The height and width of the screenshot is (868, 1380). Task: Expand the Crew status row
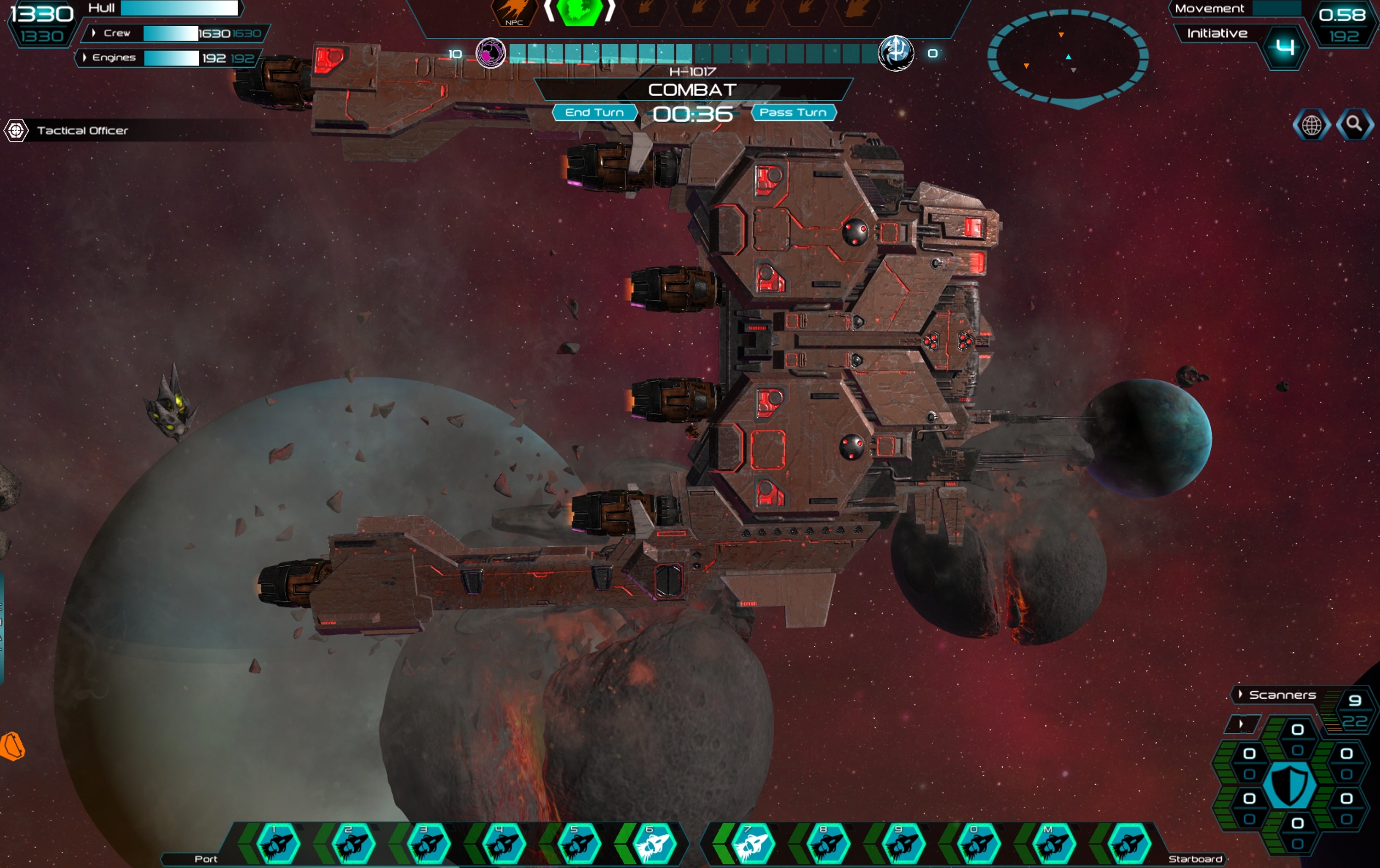coord(93,33)
